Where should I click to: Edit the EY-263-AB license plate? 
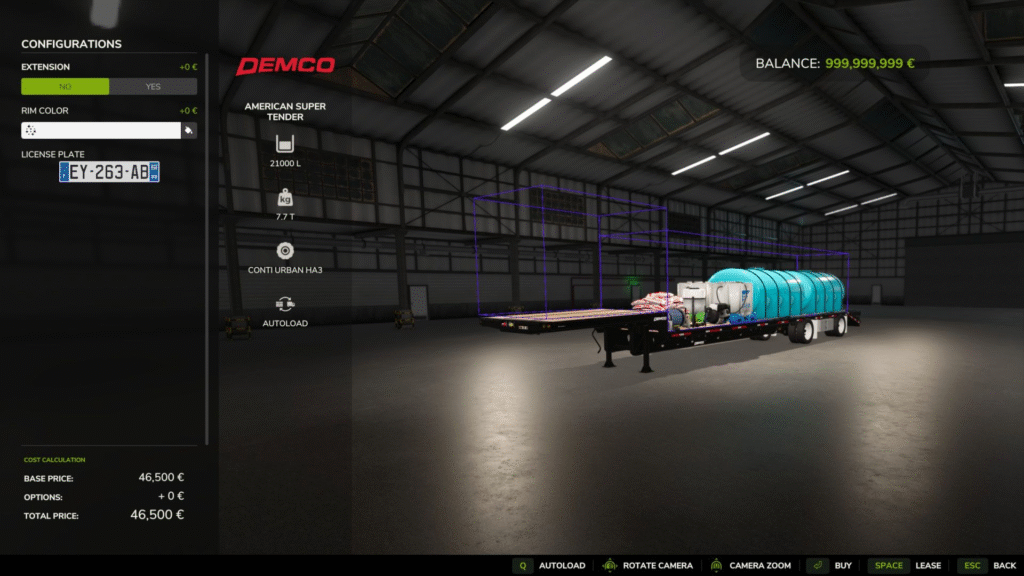pyautogui.click(x=109, y=172)
